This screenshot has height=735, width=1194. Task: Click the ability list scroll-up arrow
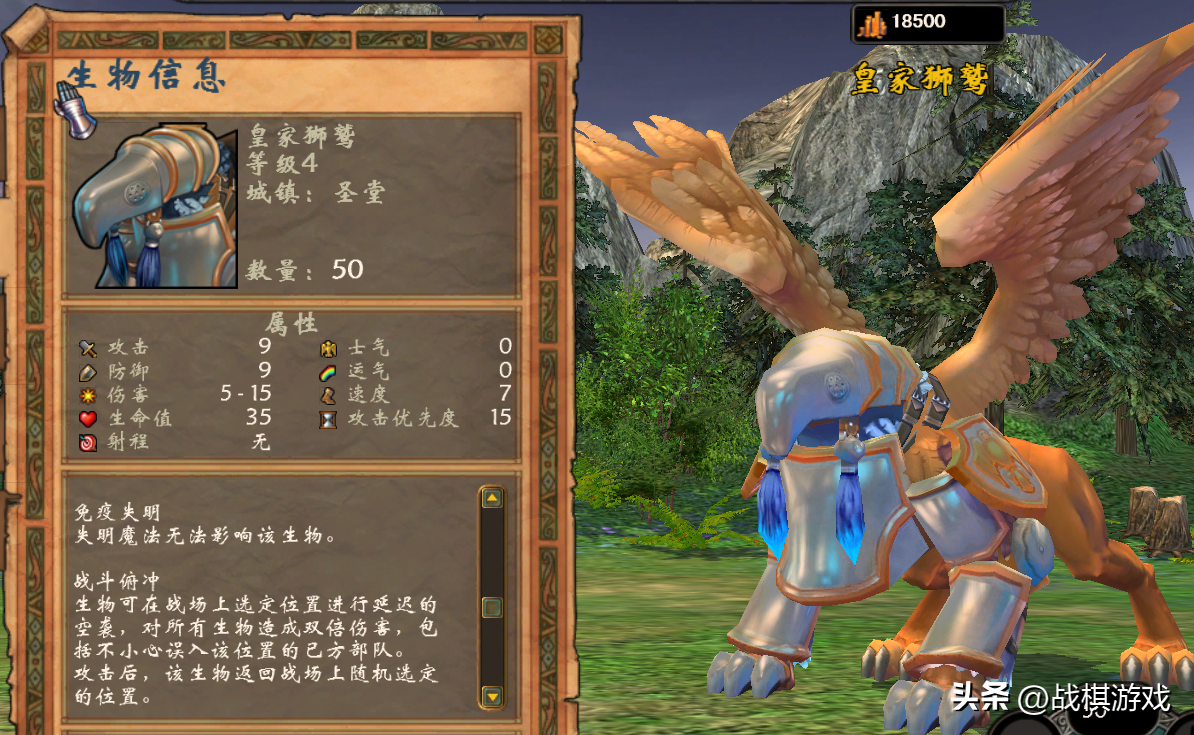[x=491, y=498]
